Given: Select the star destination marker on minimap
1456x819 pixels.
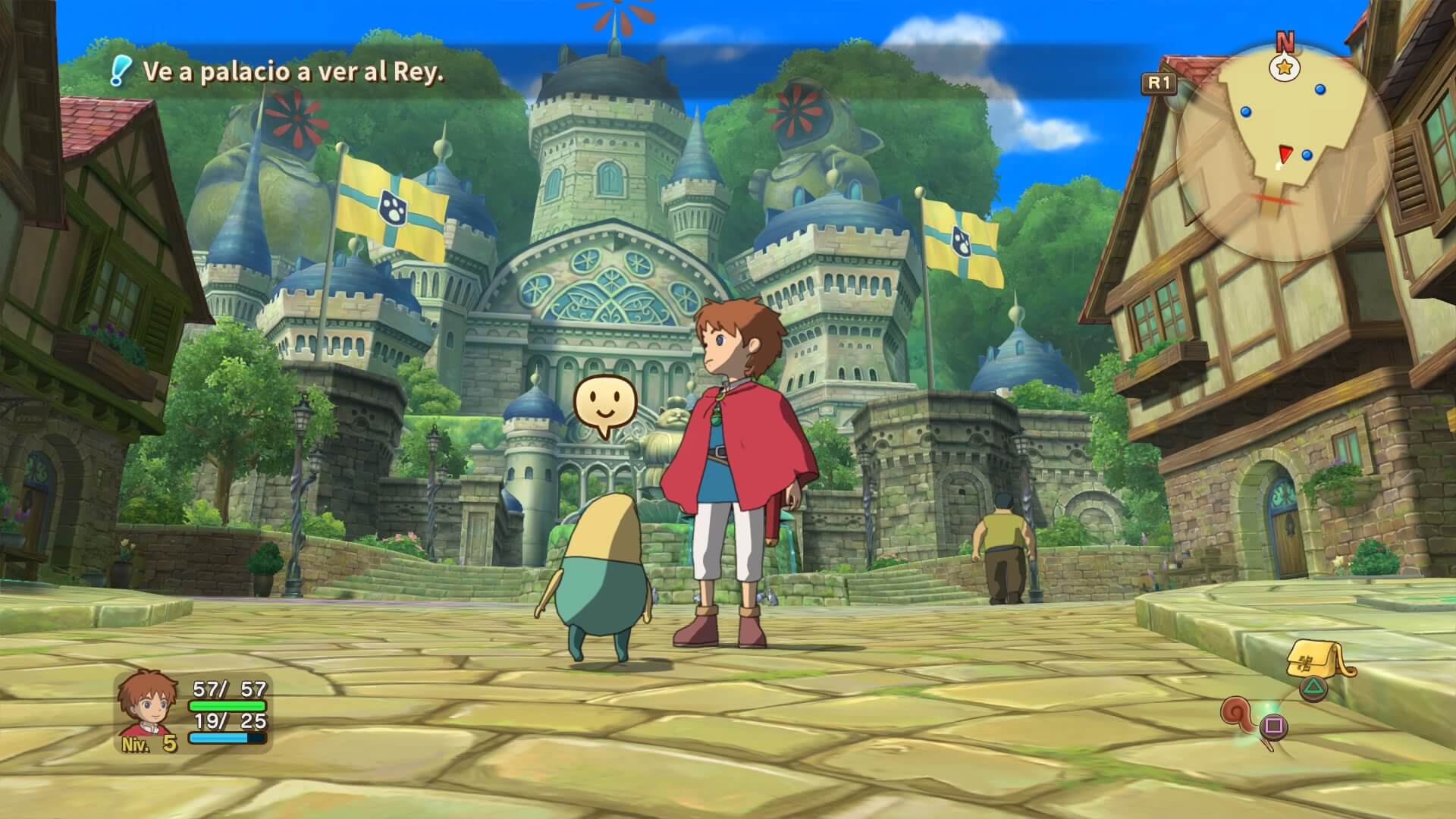Looking at the screenshot, I should pos(1285,69).
